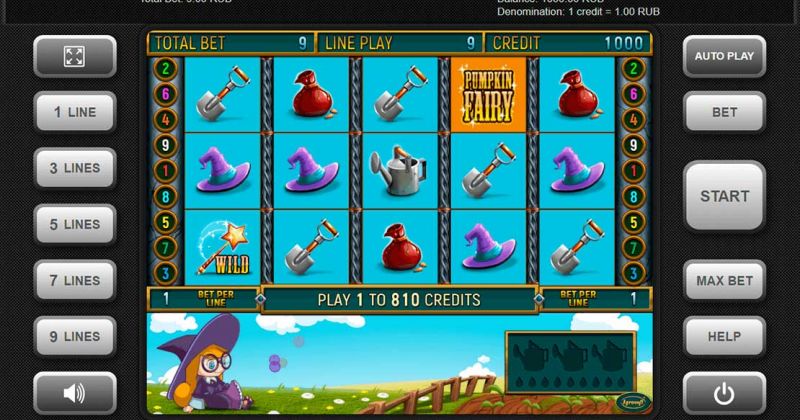Set play to 5 LINES
800x420 pixels.
tap(75, 224)
